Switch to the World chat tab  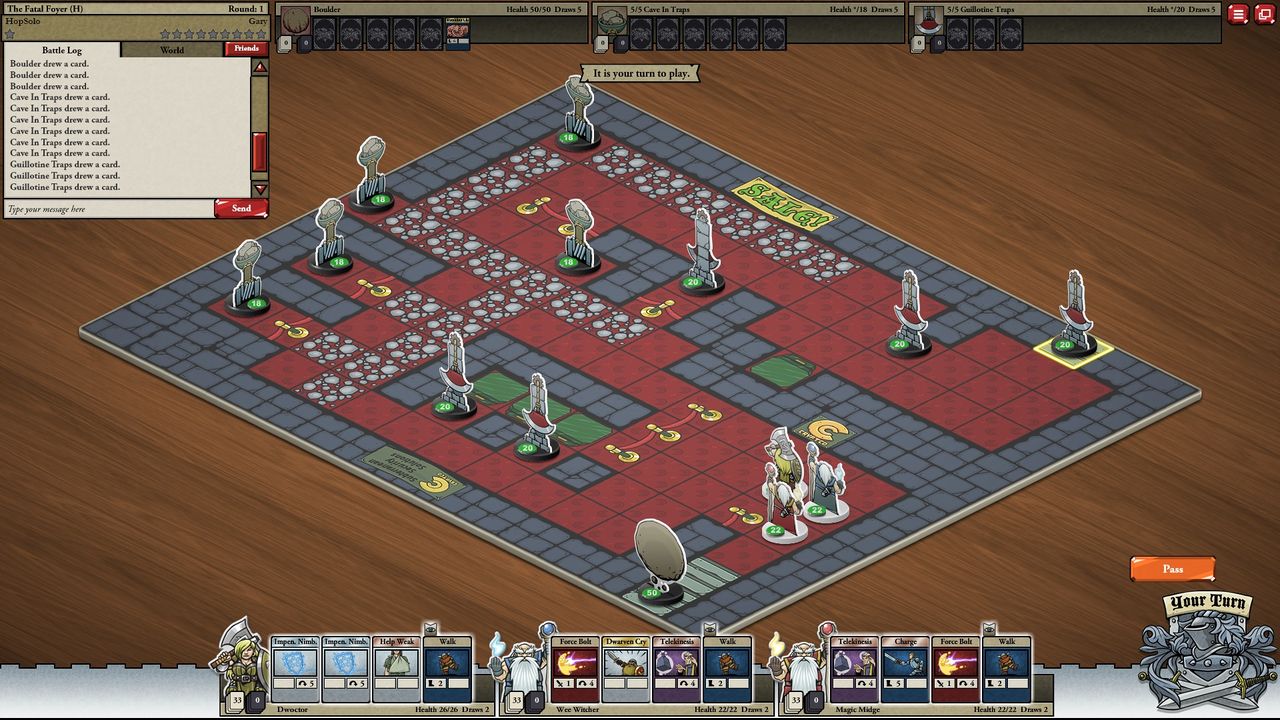(x=172, y=49)
